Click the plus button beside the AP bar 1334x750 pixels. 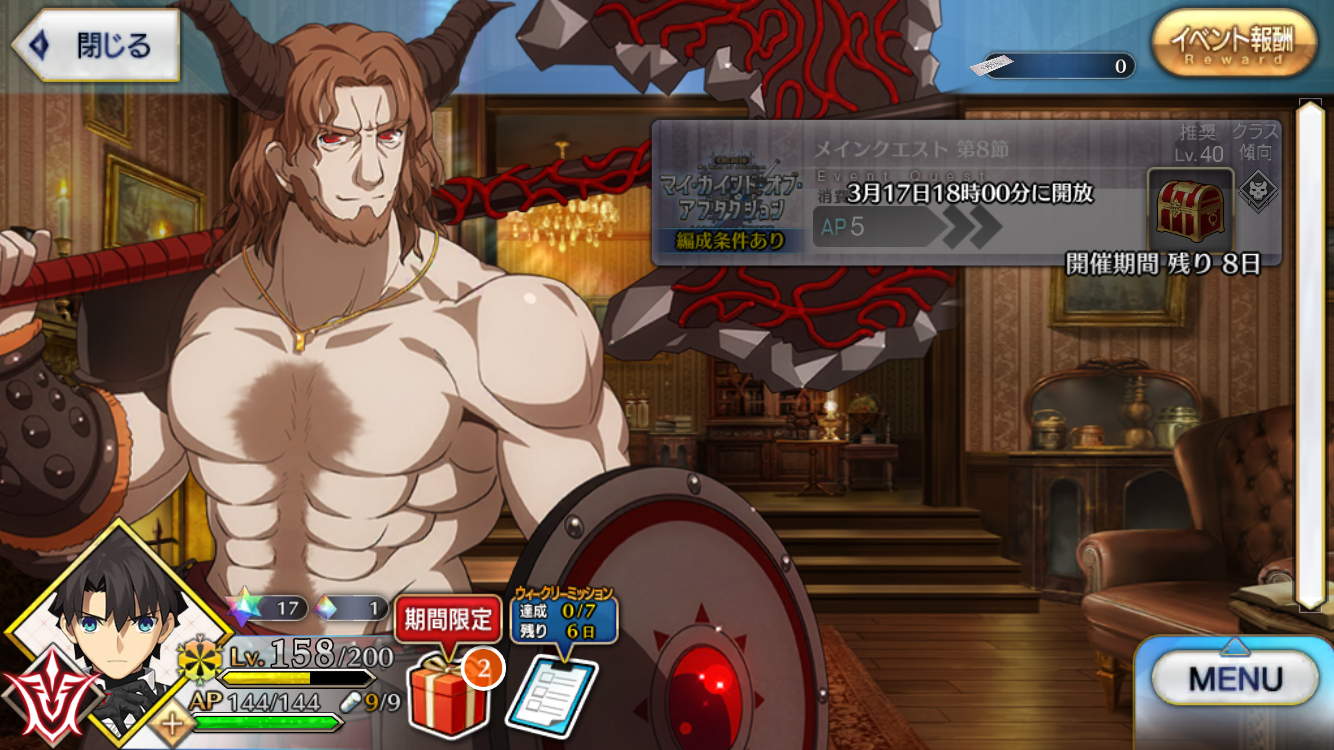pos(174,723)
